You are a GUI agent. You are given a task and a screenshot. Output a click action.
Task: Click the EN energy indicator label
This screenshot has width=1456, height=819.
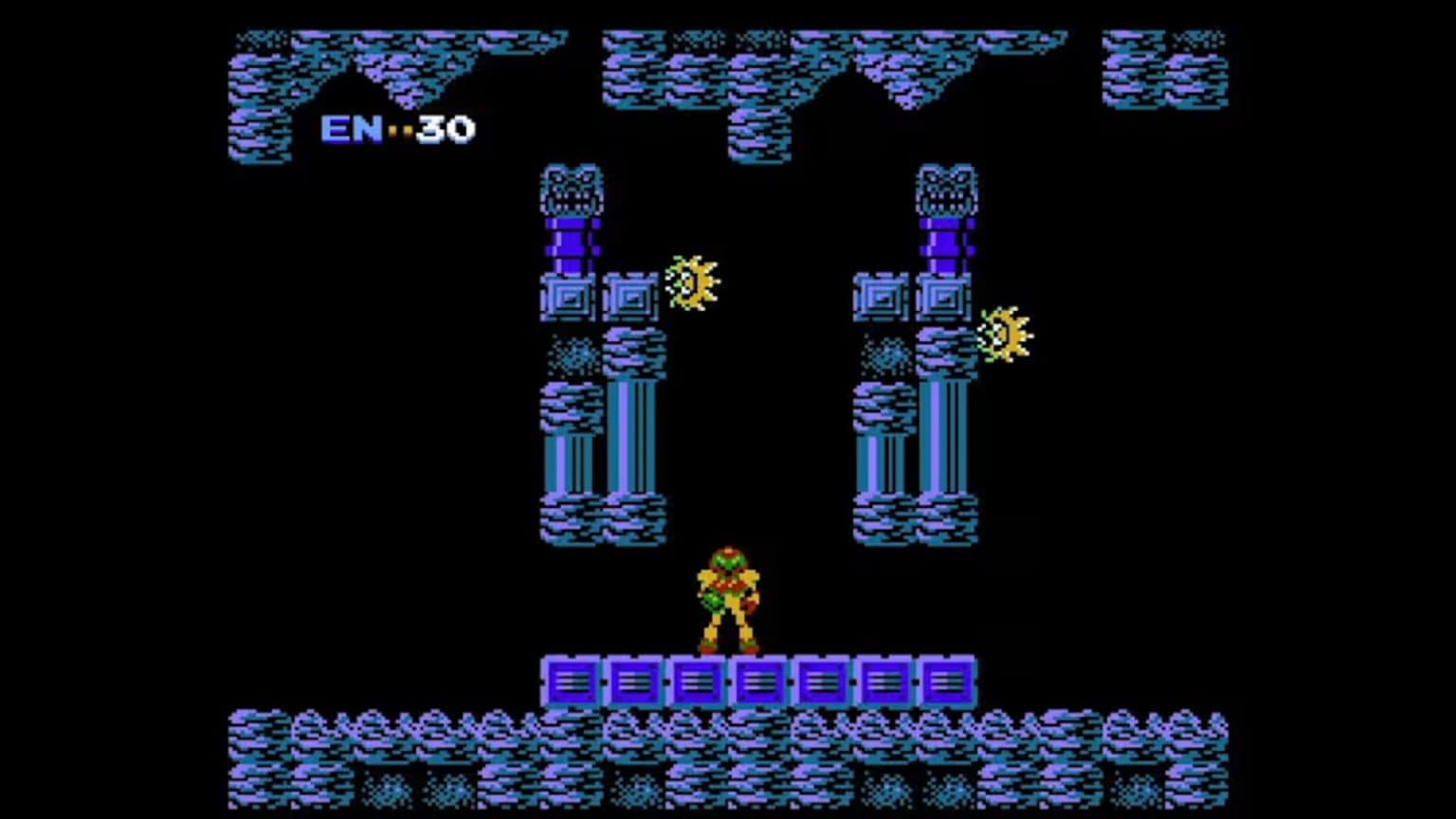tap(351, 130)
